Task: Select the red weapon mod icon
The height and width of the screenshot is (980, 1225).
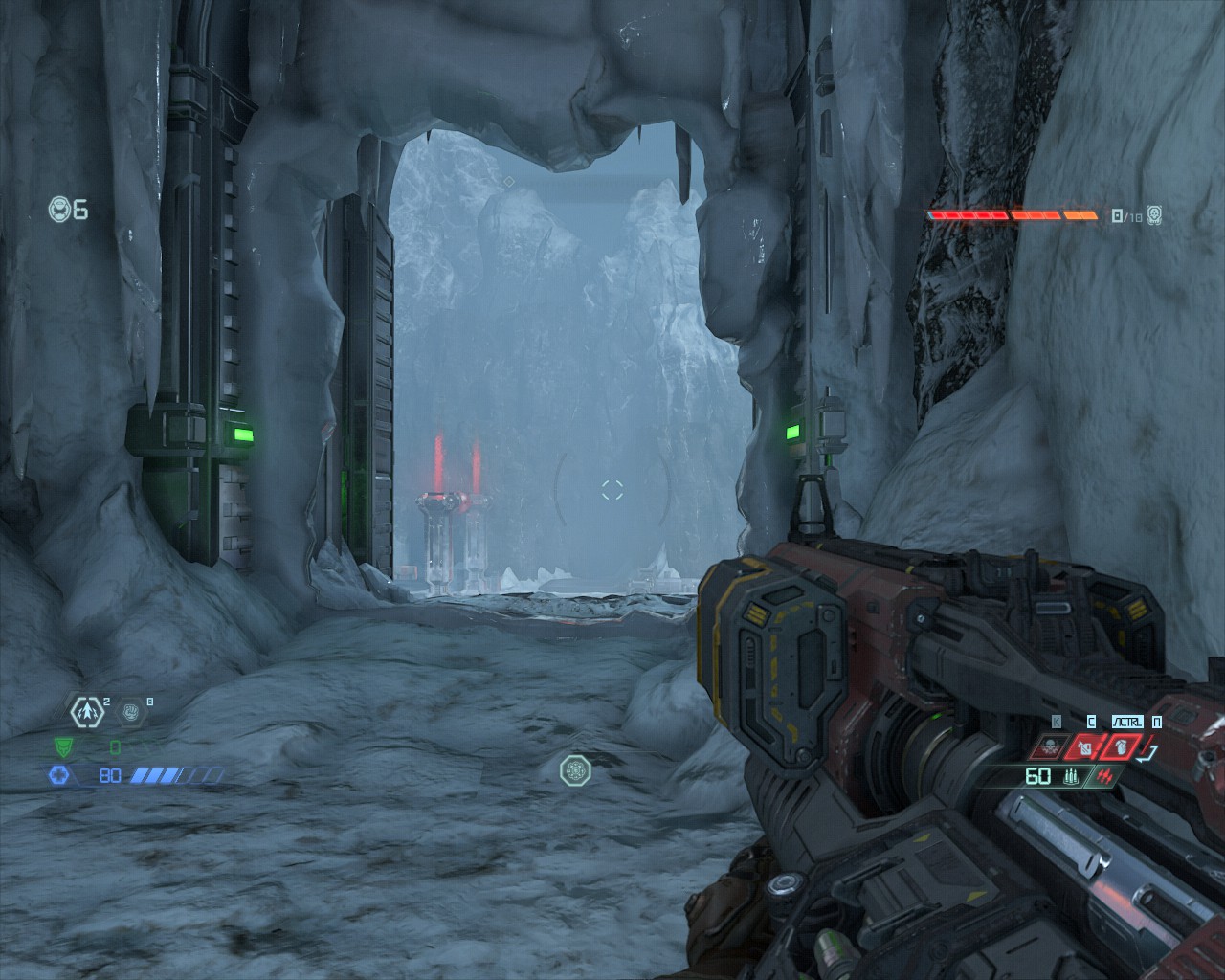Action: 1107,776
